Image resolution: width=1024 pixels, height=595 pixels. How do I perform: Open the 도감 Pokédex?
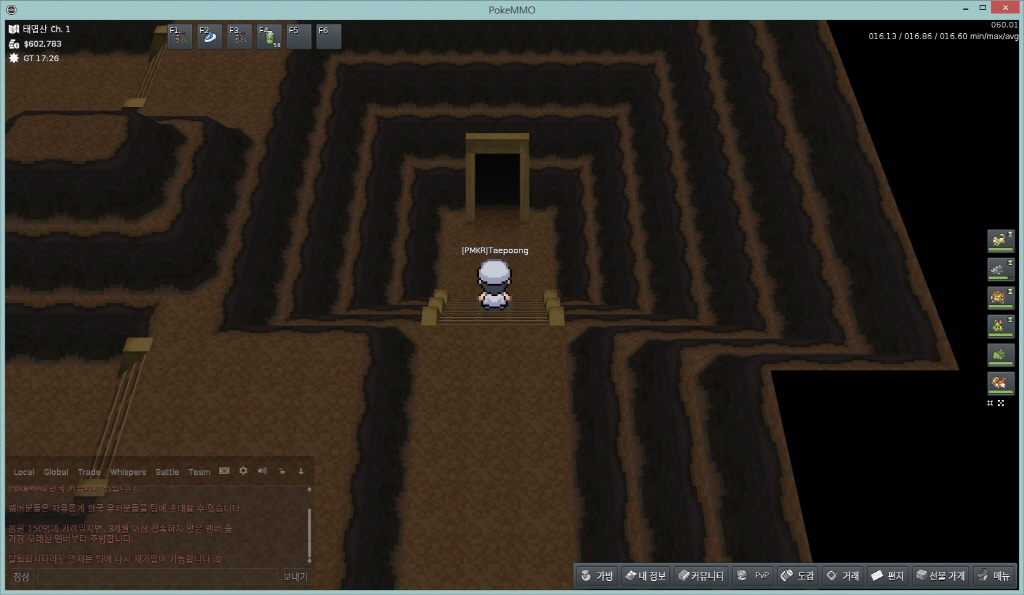[798, 576]
